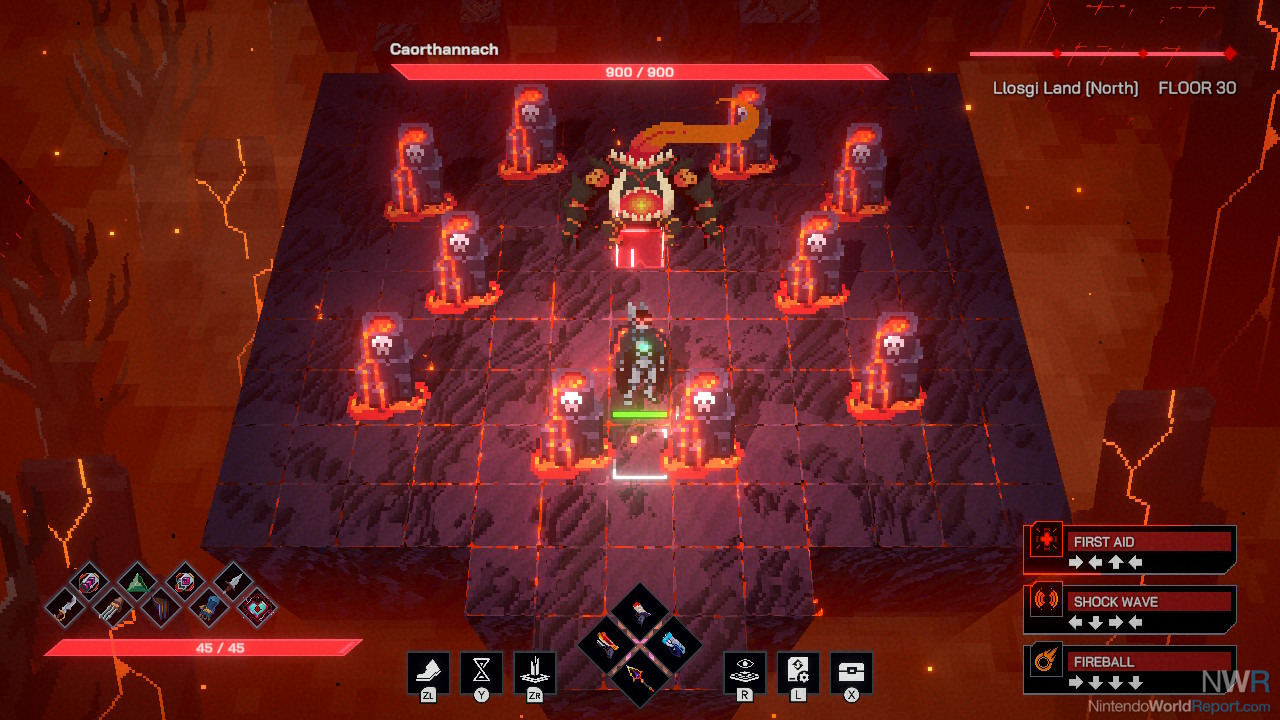
Task: Click the cyan heart relic slot
Action: pyautogui.click(x=257, y=607)
